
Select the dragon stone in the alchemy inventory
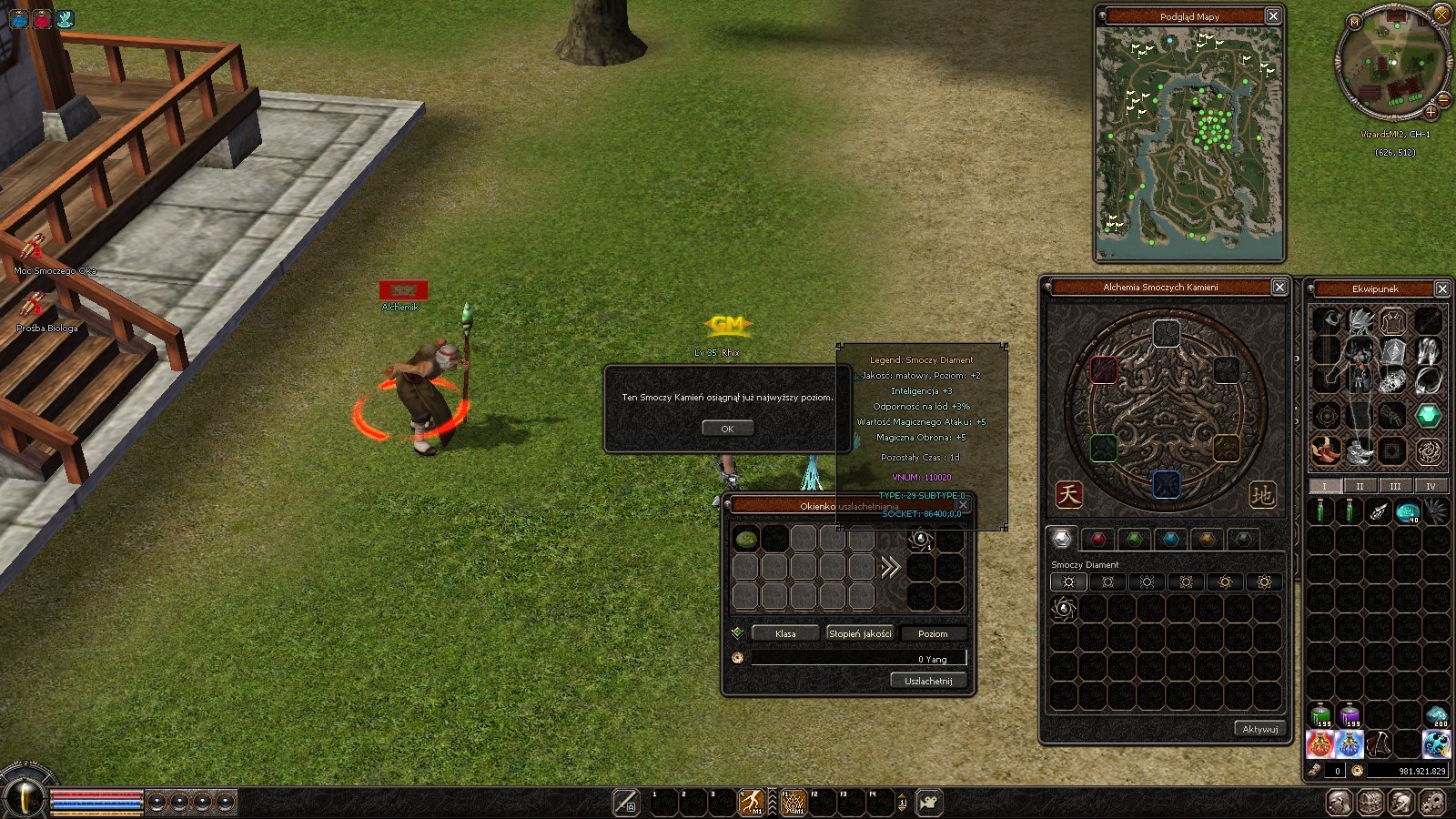(1064, 609)
